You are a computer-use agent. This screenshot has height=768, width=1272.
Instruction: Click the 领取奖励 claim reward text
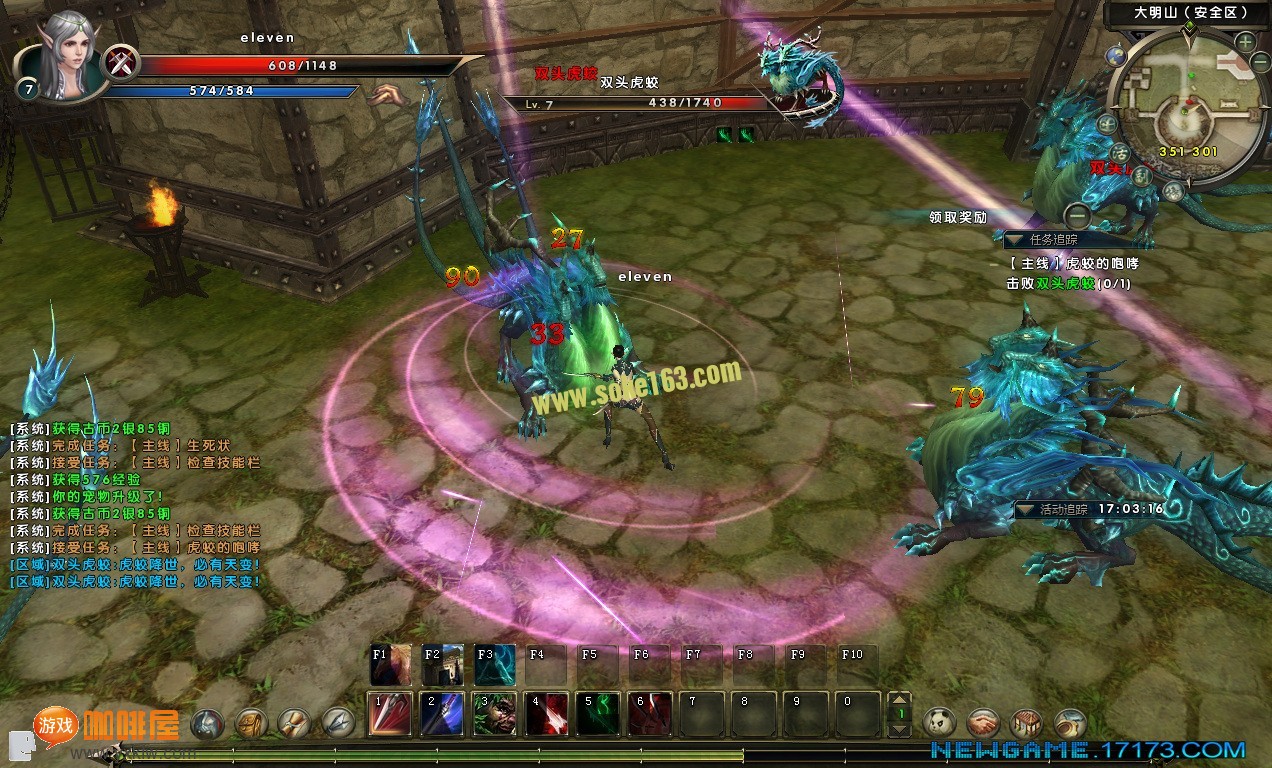pyautogui.click(x=957, y=217)
